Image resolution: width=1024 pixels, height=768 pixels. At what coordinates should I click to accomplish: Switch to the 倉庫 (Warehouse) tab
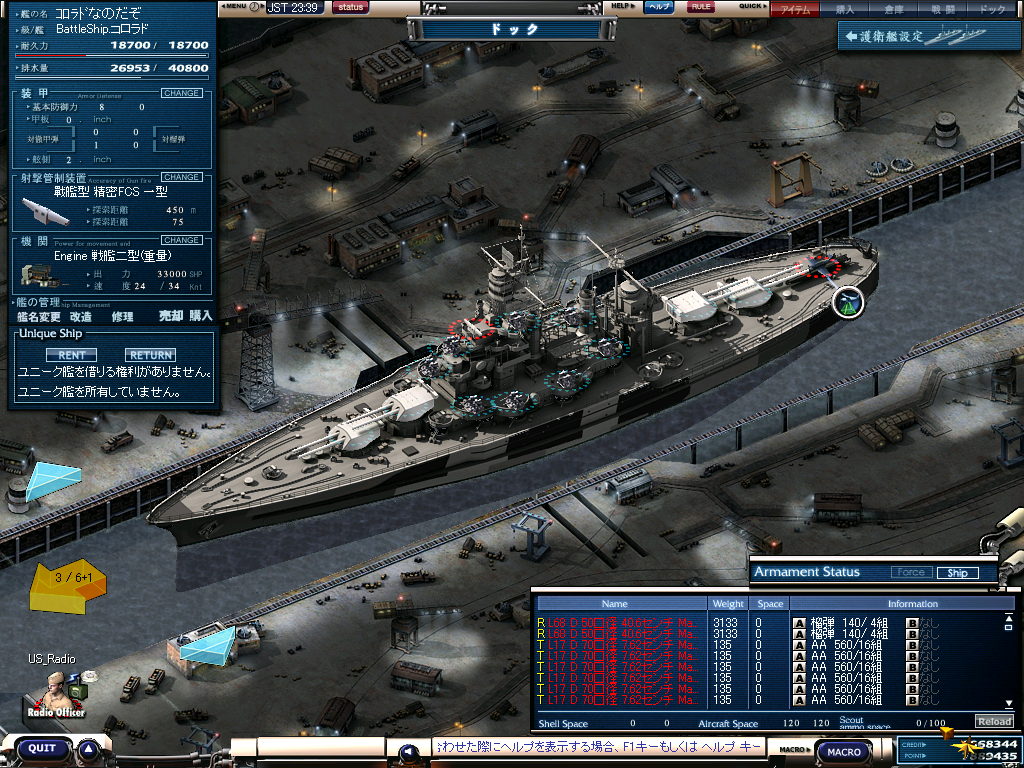point(894,10)
